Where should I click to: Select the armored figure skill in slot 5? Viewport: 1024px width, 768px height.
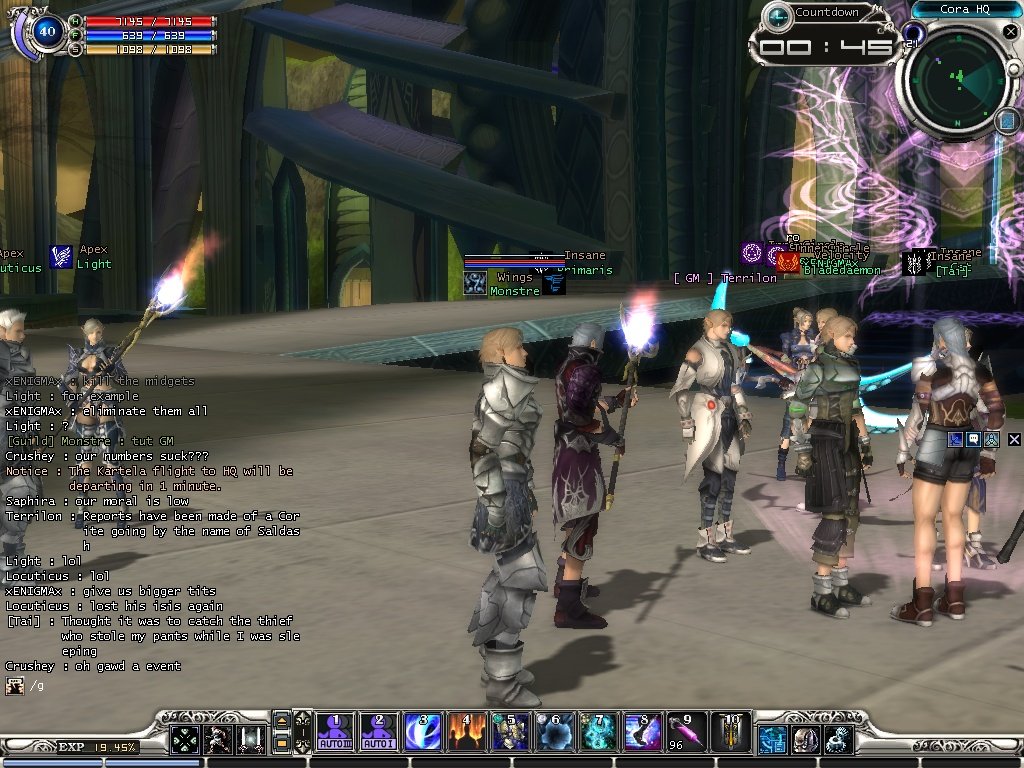[510, 733]
